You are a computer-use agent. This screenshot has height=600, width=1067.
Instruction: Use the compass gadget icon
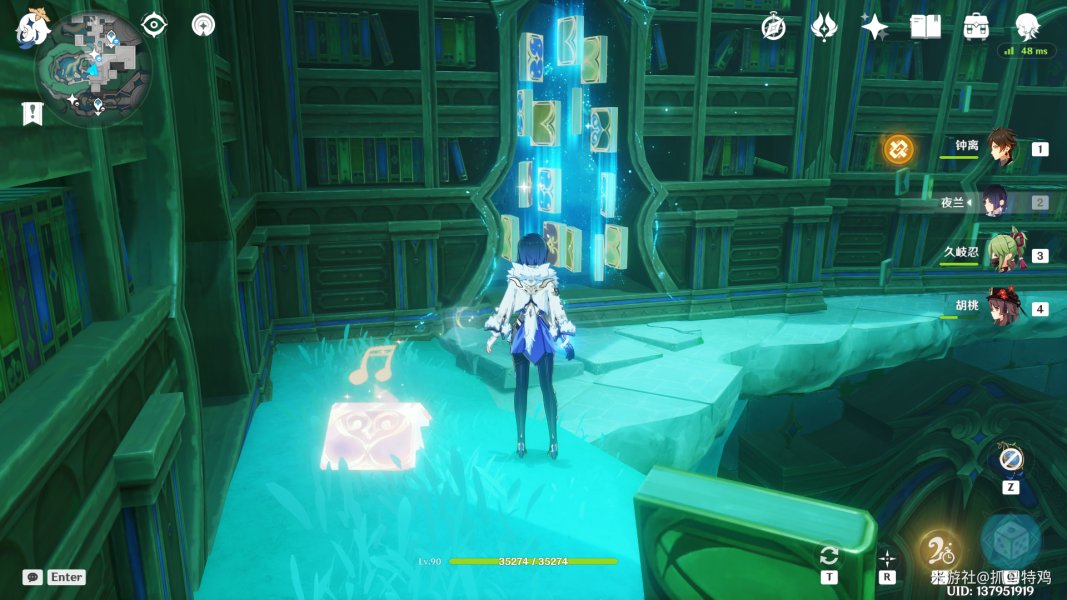1011,459
